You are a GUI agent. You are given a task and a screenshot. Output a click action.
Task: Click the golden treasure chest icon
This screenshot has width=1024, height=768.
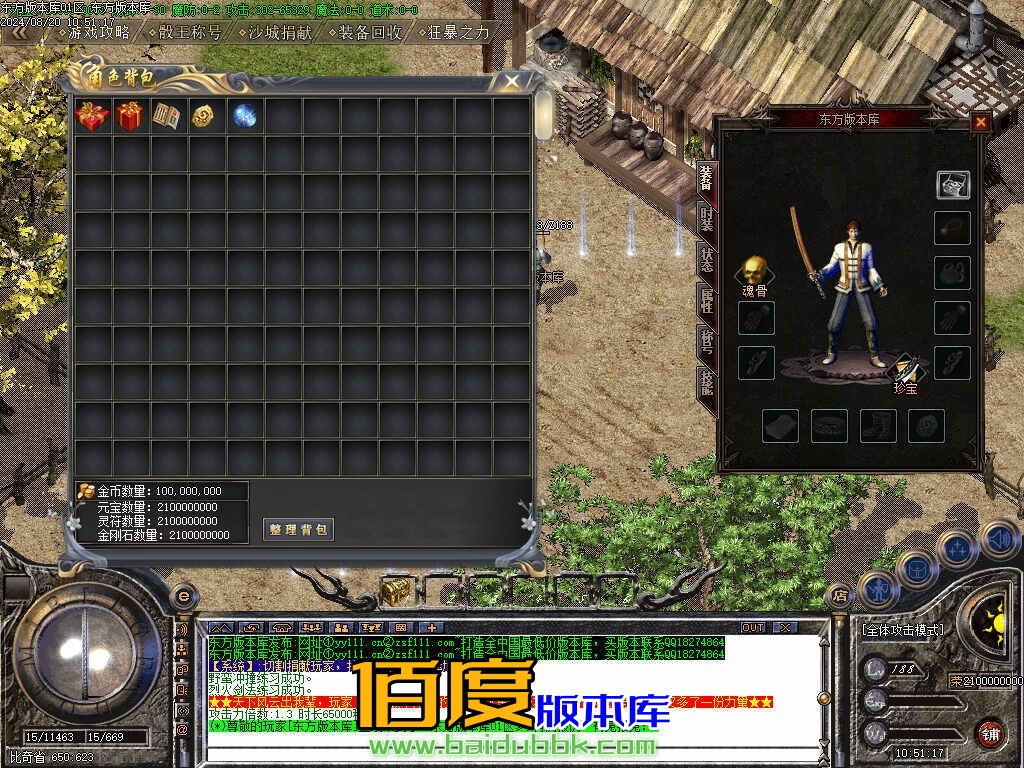click(395, 591)
